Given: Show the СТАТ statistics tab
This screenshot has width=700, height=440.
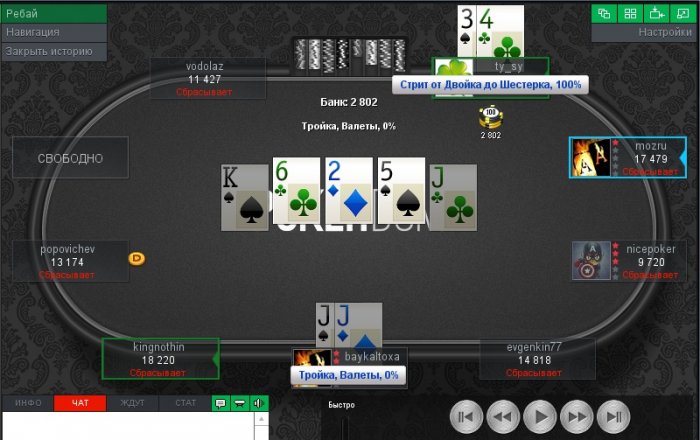Looking at the screenshot, I should (185, 403).
